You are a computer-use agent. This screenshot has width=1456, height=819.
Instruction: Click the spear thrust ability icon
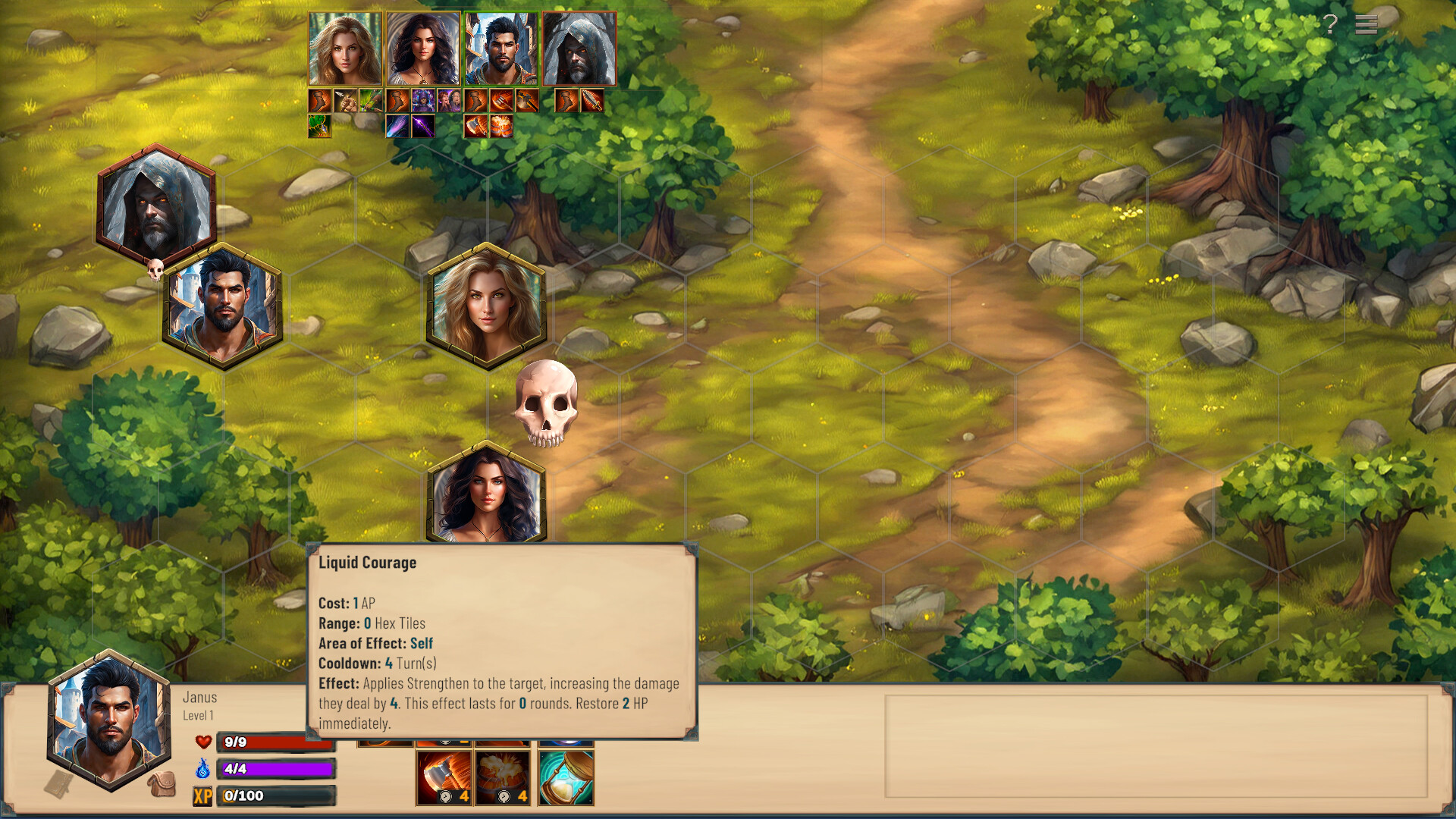pos(345,101)
